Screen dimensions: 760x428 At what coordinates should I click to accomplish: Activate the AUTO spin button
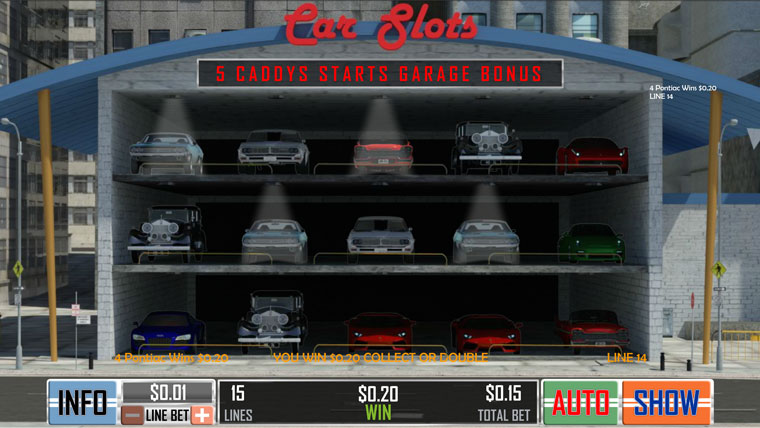click(x=581, y=402)
